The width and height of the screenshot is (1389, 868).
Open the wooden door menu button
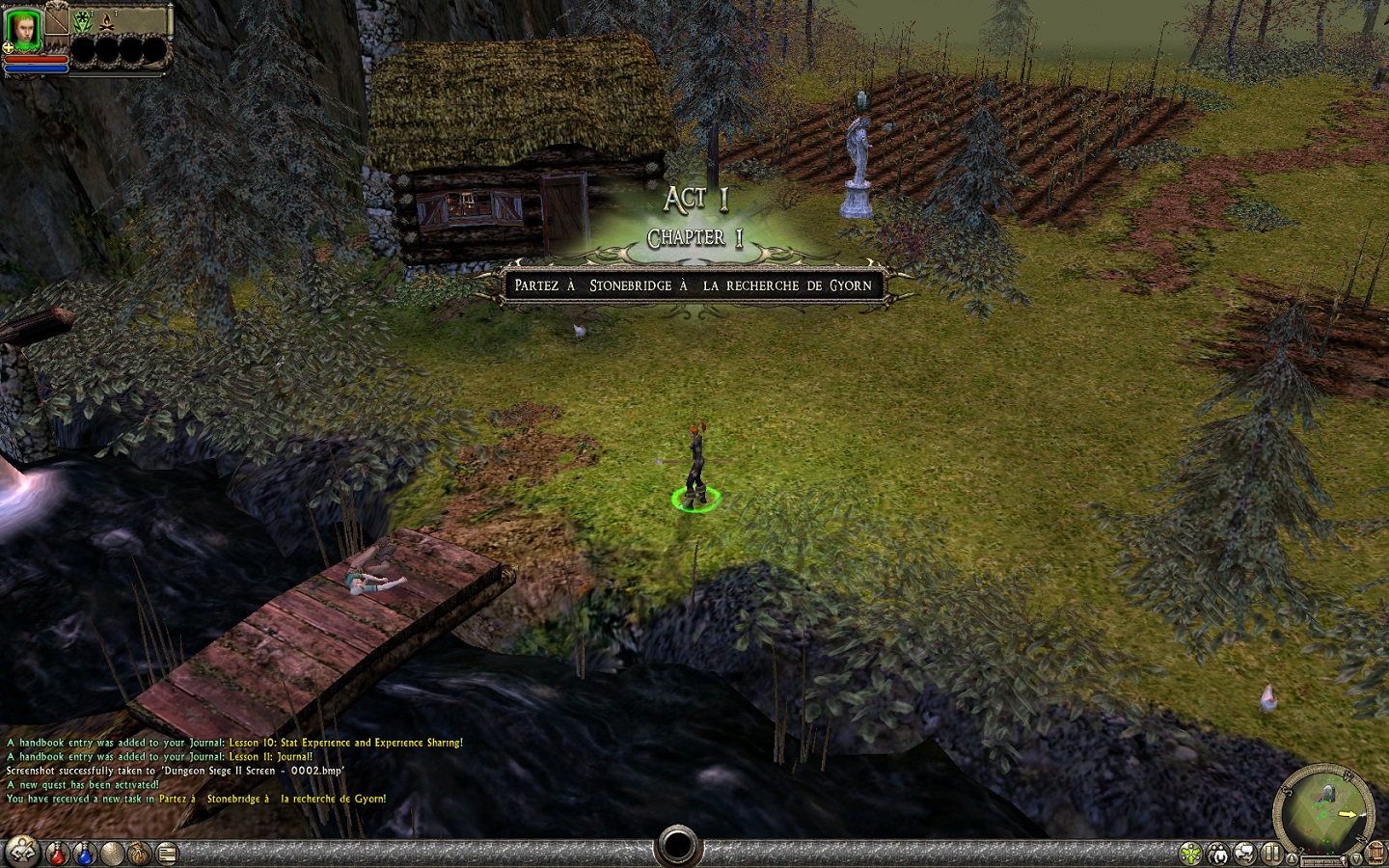pyautogui.click(x=1376, y=853)
